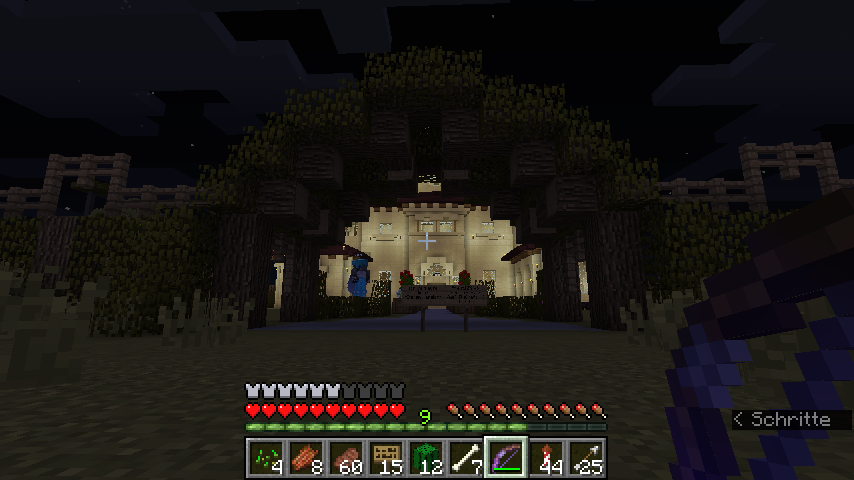This screenshot has height=480, width=854.
Task: Pick the green cactus block slot
Action: [426, 458]
